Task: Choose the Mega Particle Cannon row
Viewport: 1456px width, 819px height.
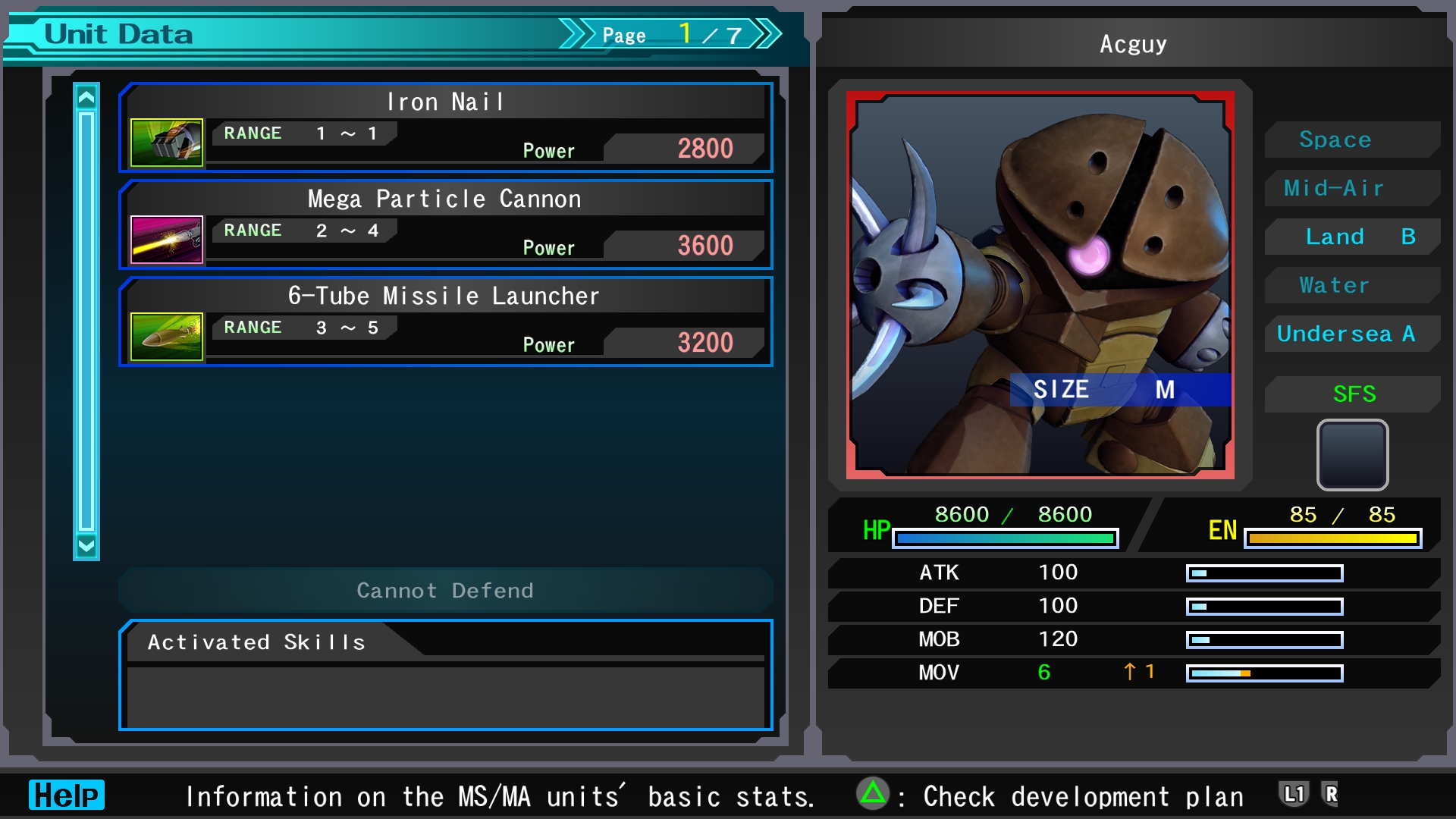Action: pos(446,224)
